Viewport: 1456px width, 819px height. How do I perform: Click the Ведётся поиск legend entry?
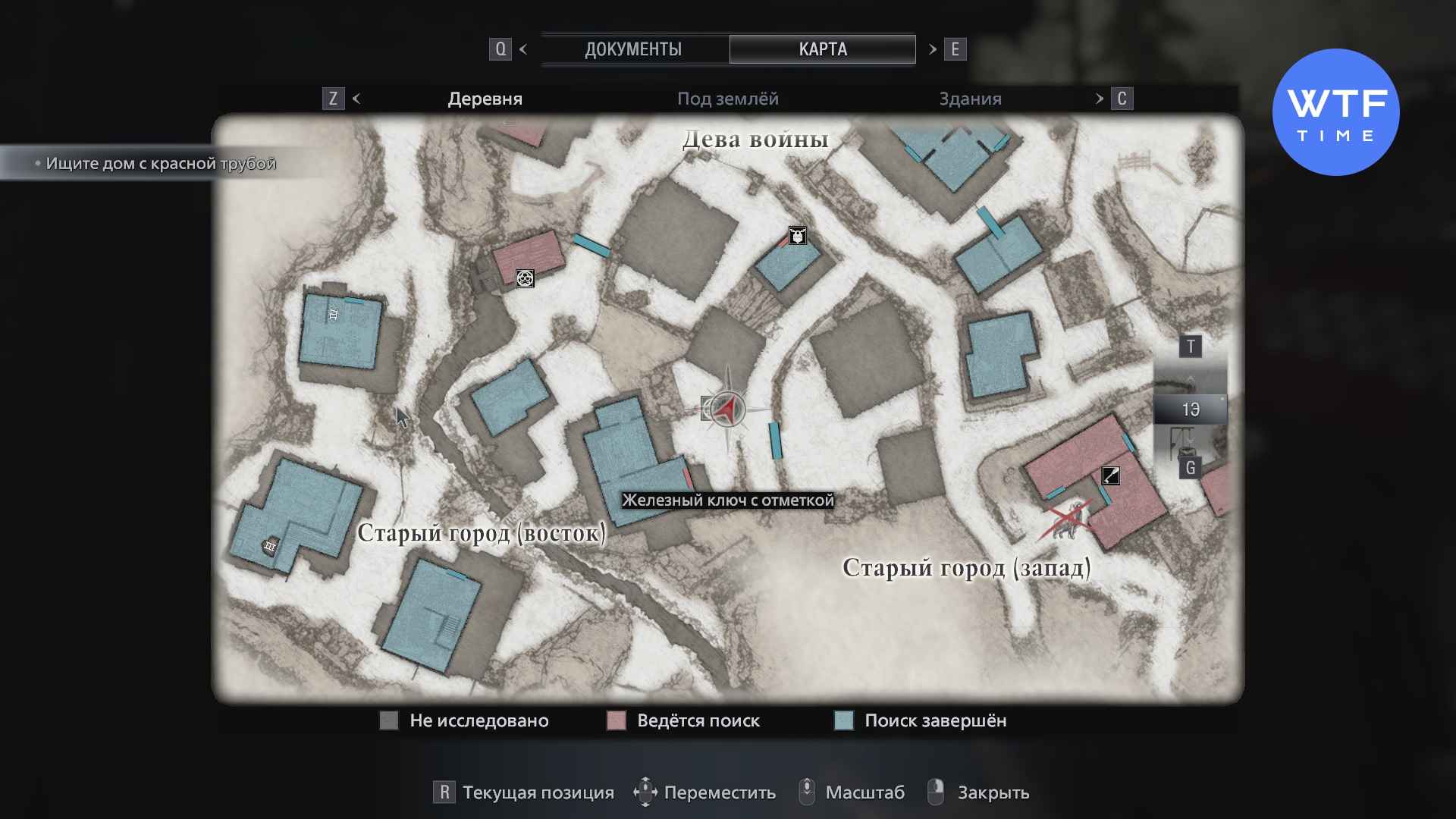coord(683,720)
